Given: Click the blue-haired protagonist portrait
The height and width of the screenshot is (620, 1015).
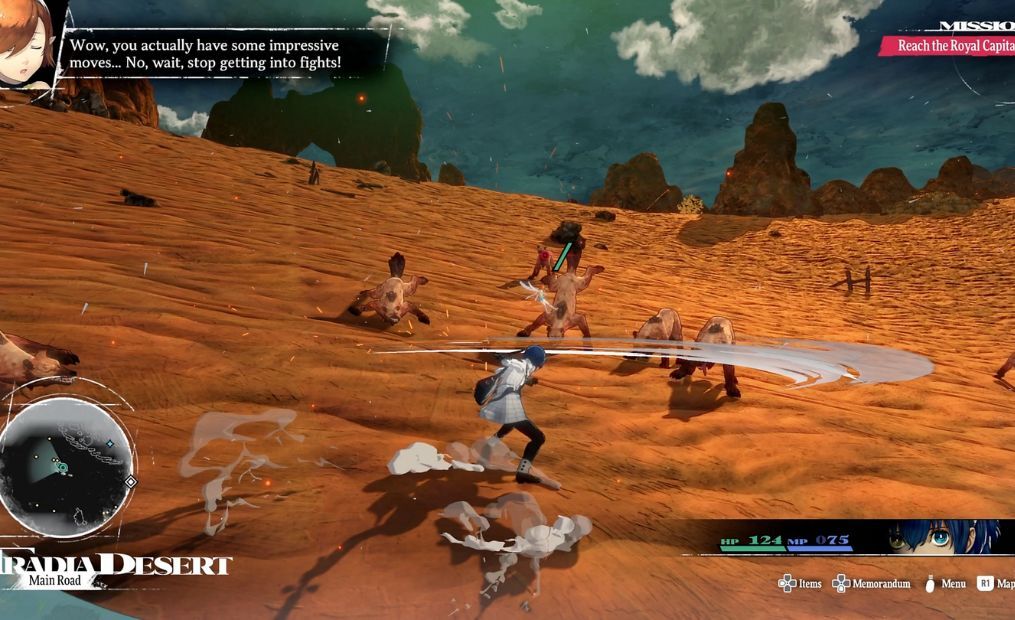Looking at the screenshot, I should click(x=943, y=537).
